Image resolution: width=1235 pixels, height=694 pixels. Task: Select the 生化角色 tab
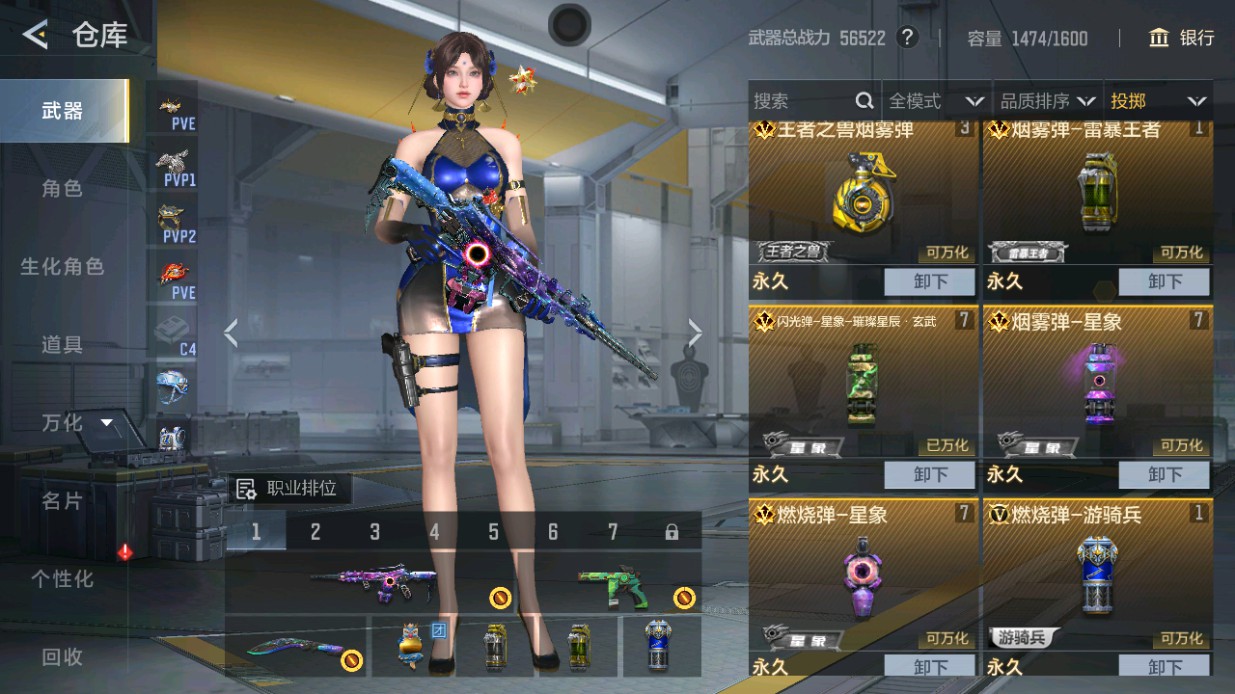click(x=62, y=267)
